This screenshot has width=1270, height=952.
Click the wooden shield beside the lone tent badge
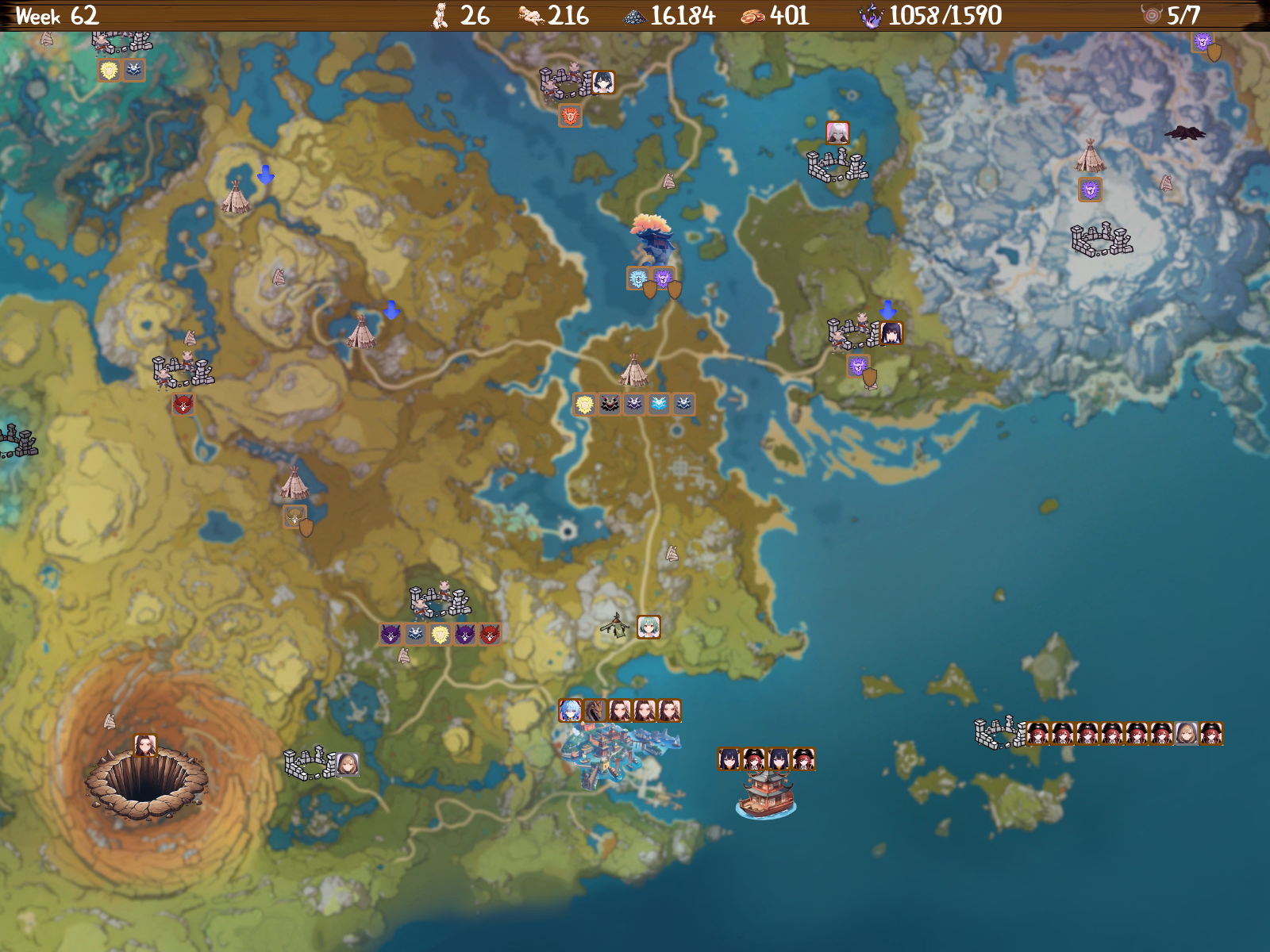306,528
